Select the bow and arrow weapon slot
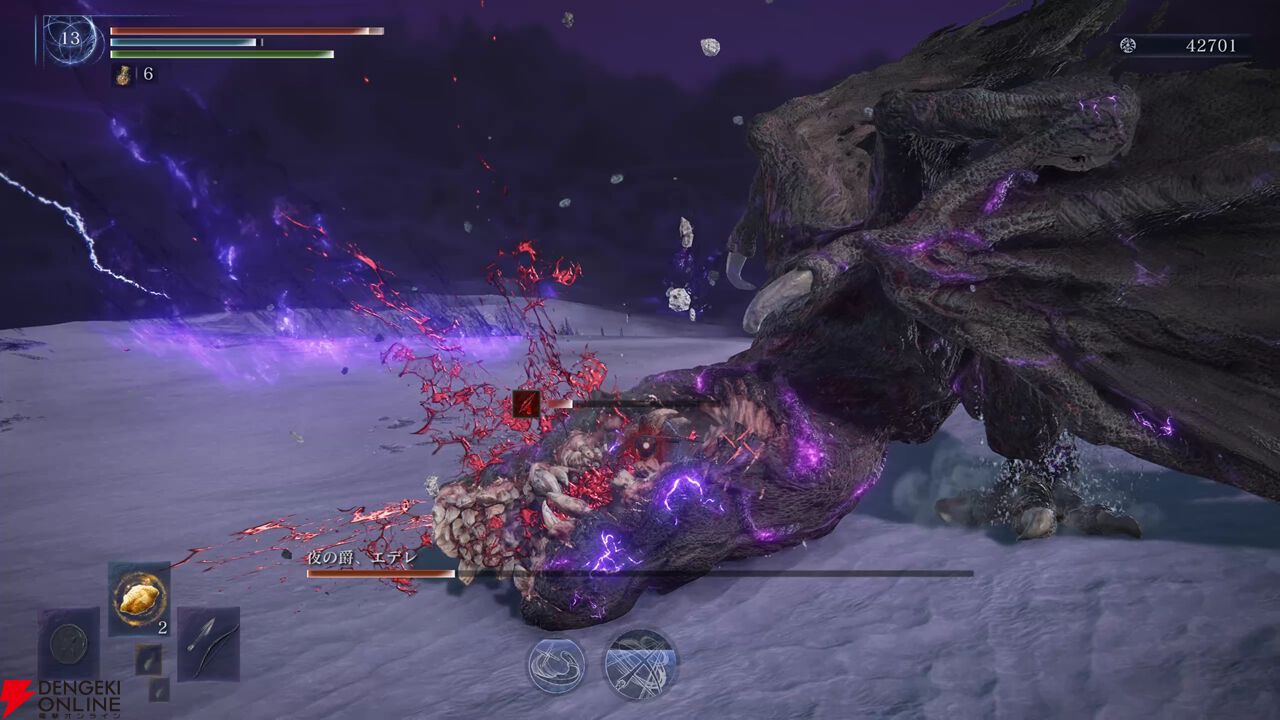The image size is (1280, 720). (x=208, y=643)
